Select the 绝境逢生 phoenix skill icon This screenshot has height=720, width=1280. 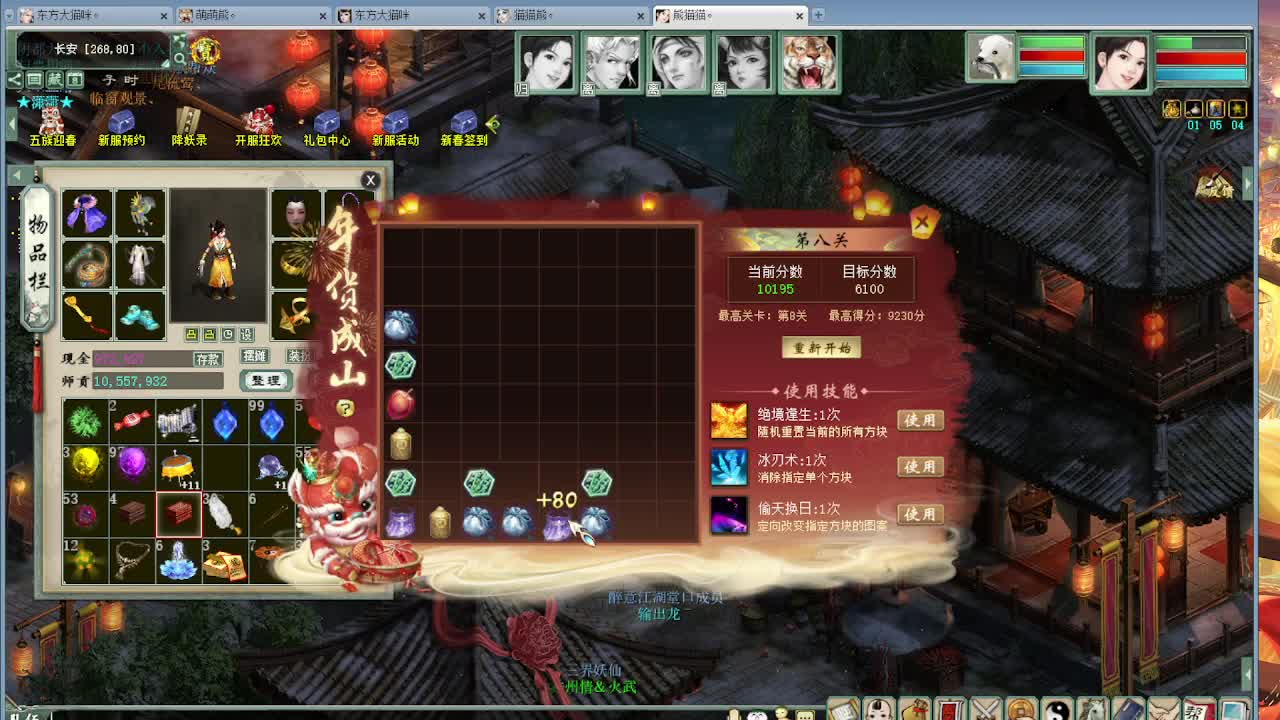point(729,420)
